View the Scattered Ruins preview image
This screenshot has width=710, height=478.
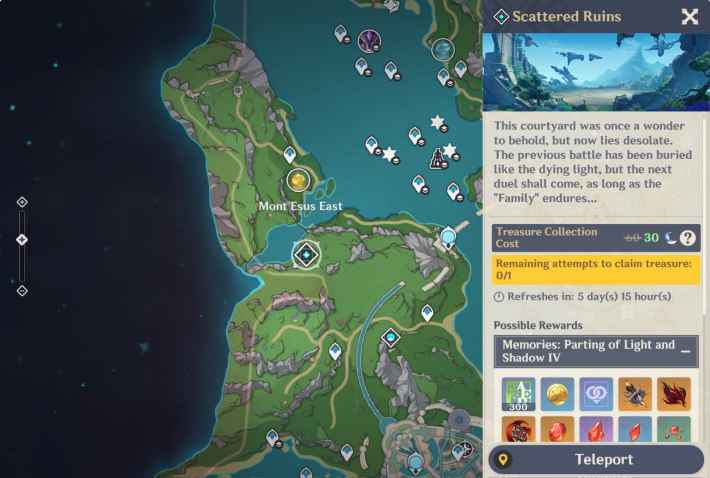(x=597, y=72)
